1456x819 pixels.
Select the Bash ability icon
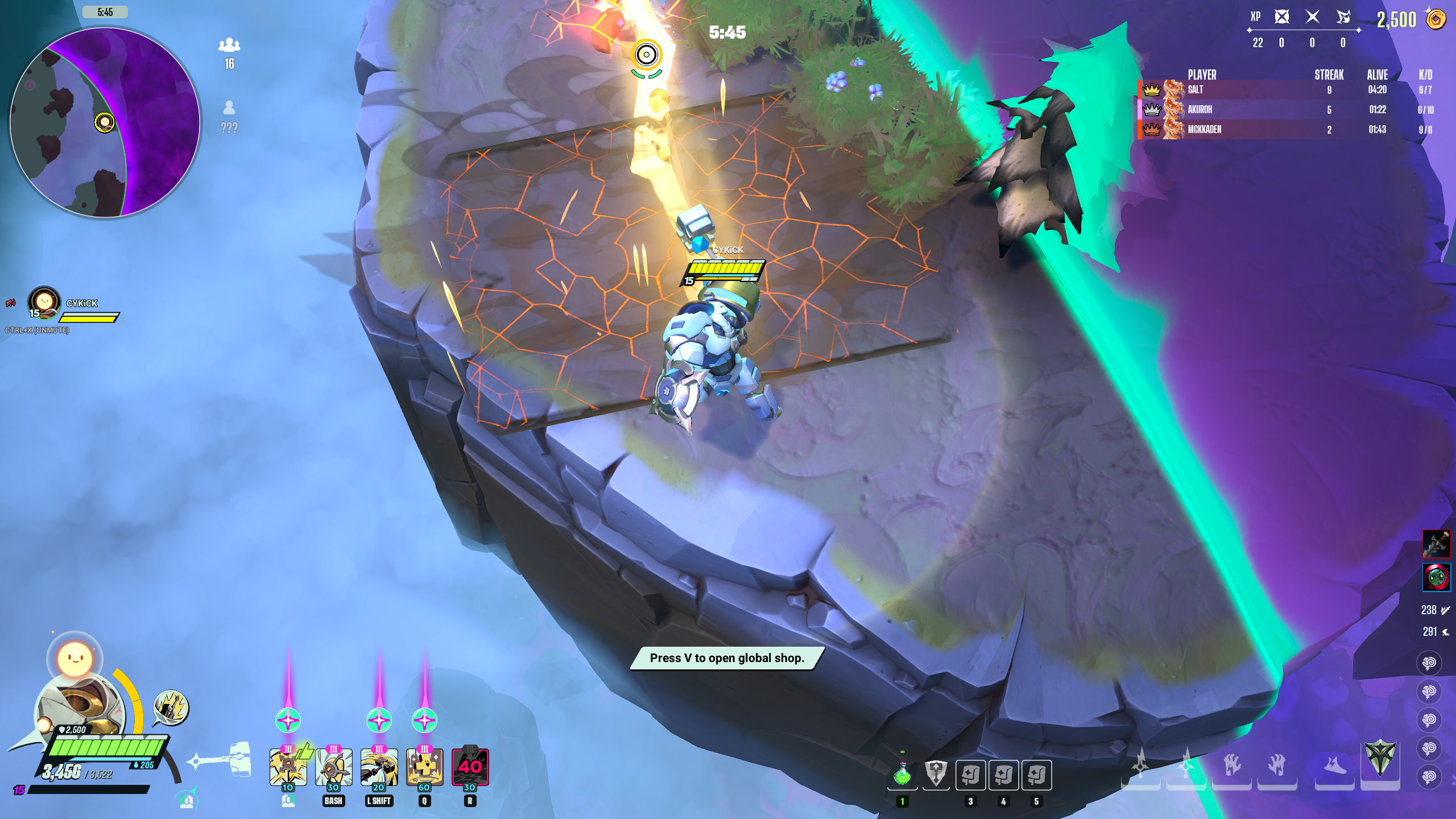333,767
